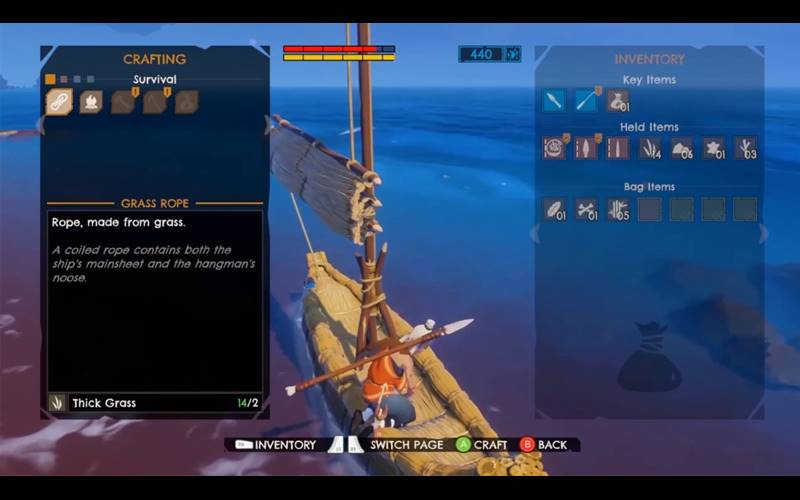
Task: Switch to the second crafting category square
Action: click(x=64, y=79)
